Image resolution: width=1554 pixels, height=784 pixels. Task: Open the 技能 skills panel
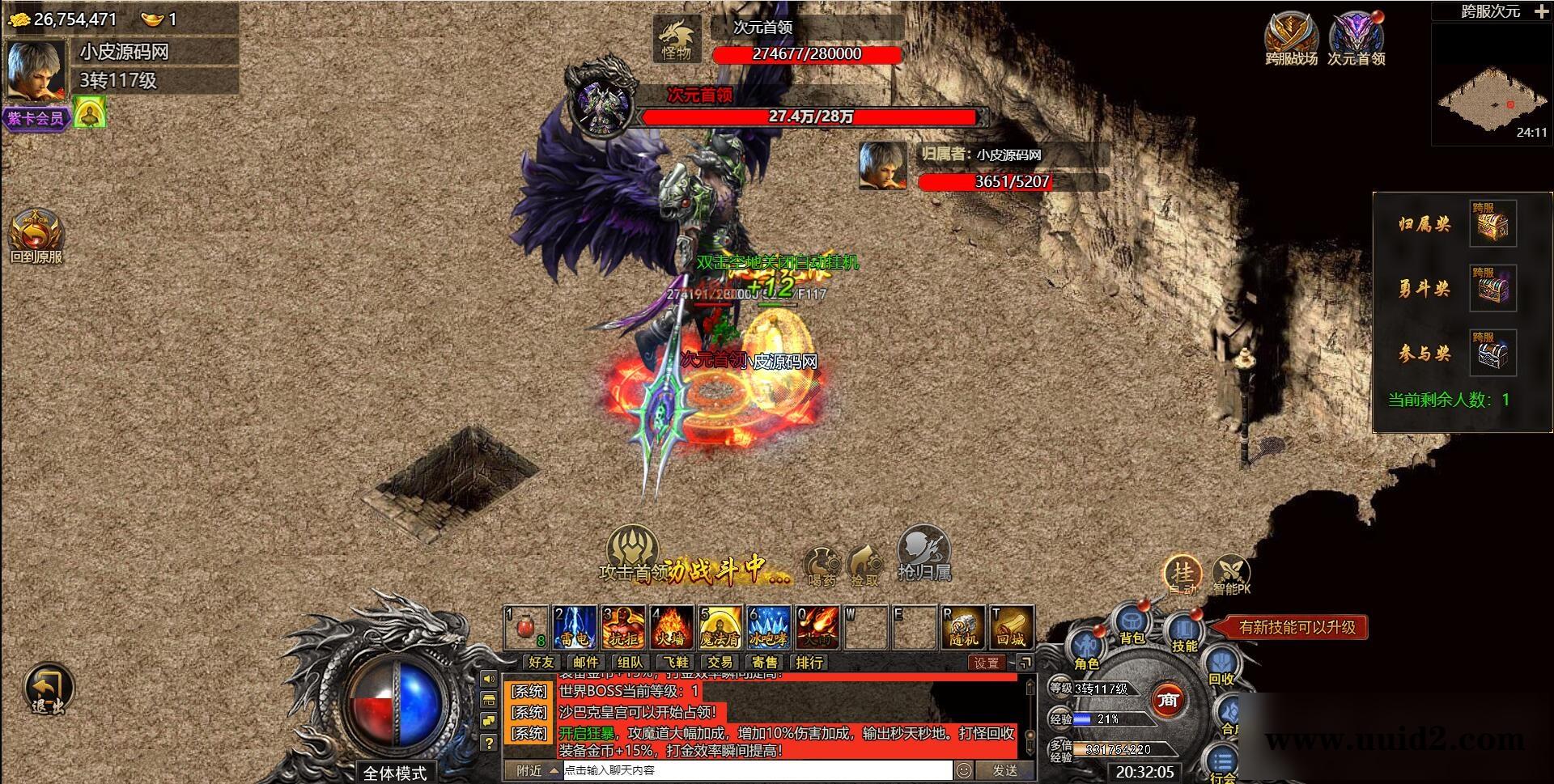tap(1183, 633)
